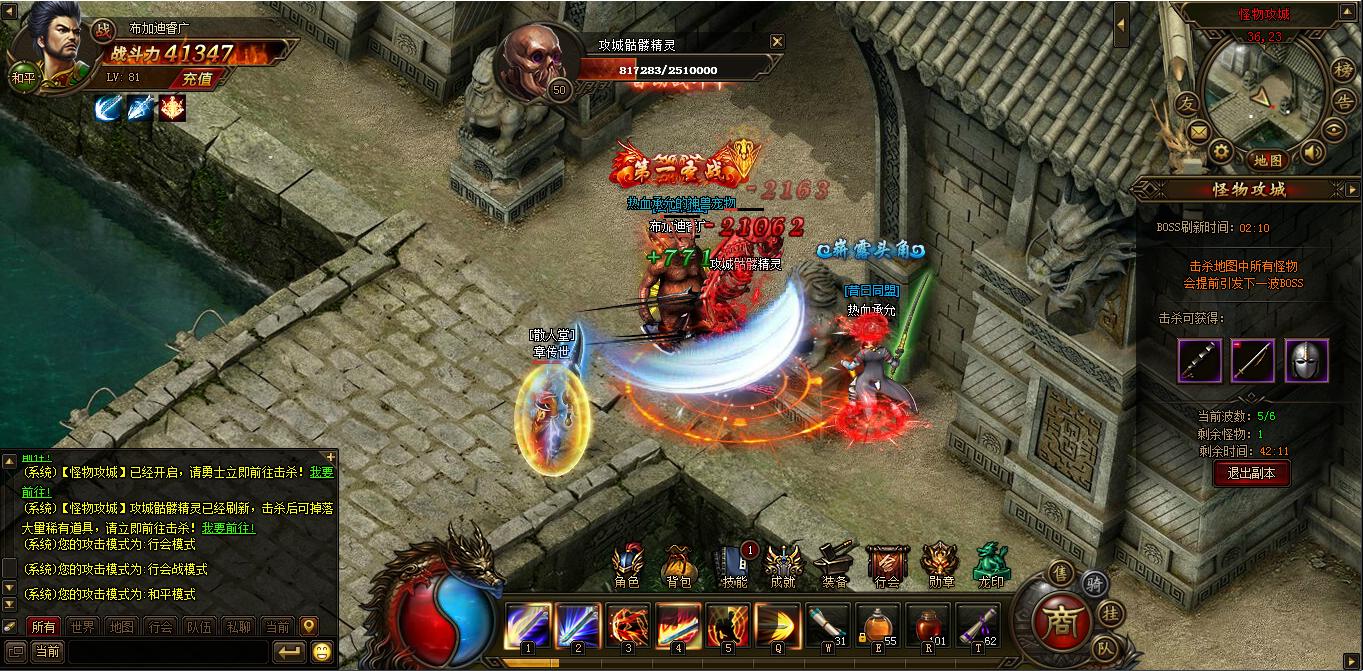Open the 地图 map from minimap
This screenshot has width=1363, height=671.
click(x=1268, y=160)
